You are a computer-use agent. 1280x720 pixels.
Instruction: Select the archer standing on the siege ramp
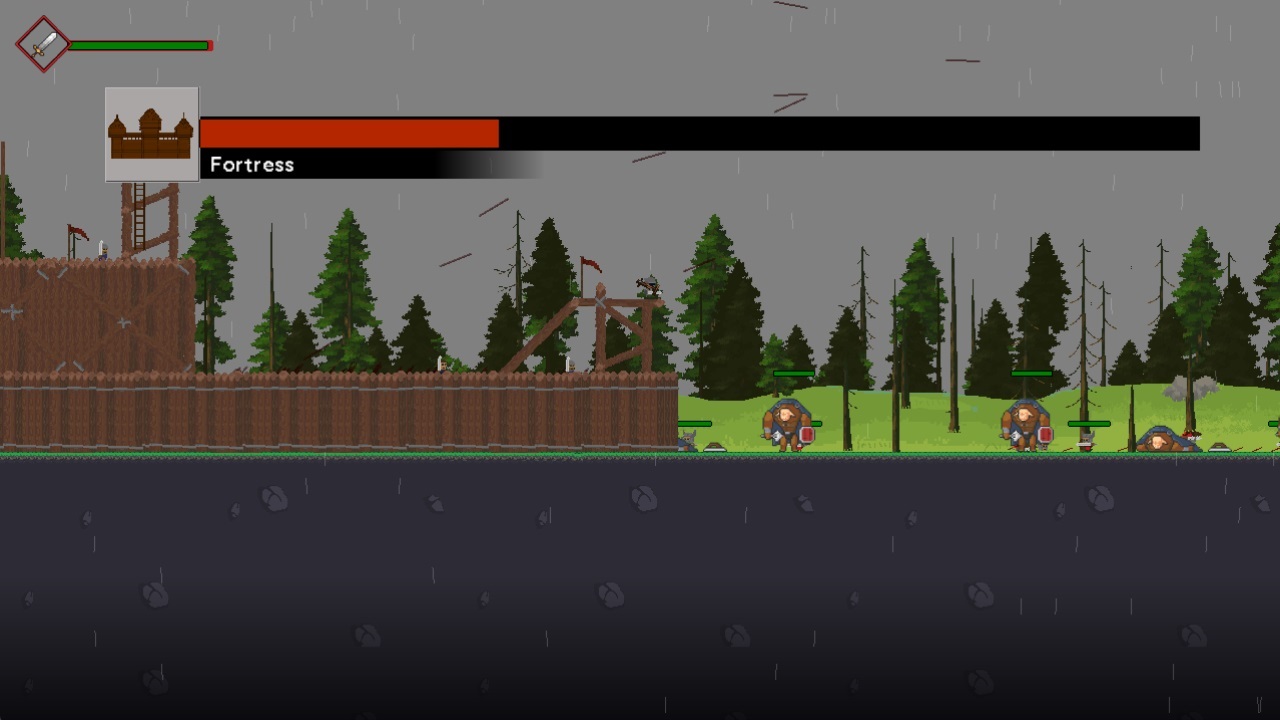pyautogui.click(x=648, y=285)
